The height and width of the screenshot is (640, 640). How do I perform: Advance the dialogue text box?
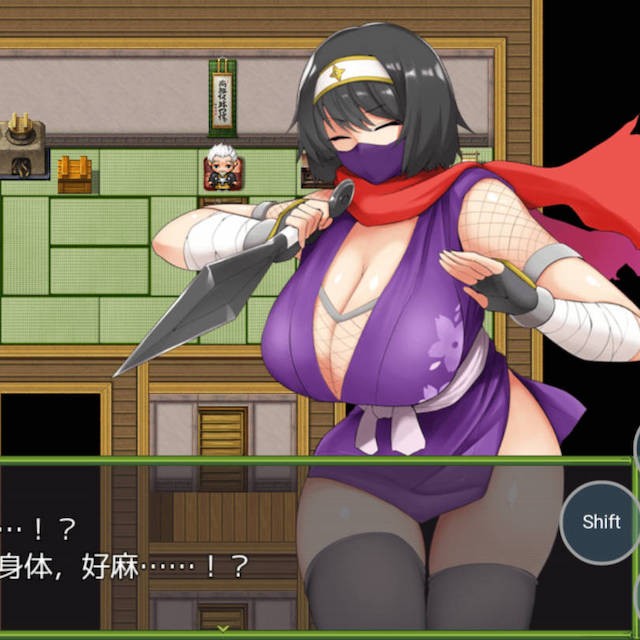(x=222, y=628)
